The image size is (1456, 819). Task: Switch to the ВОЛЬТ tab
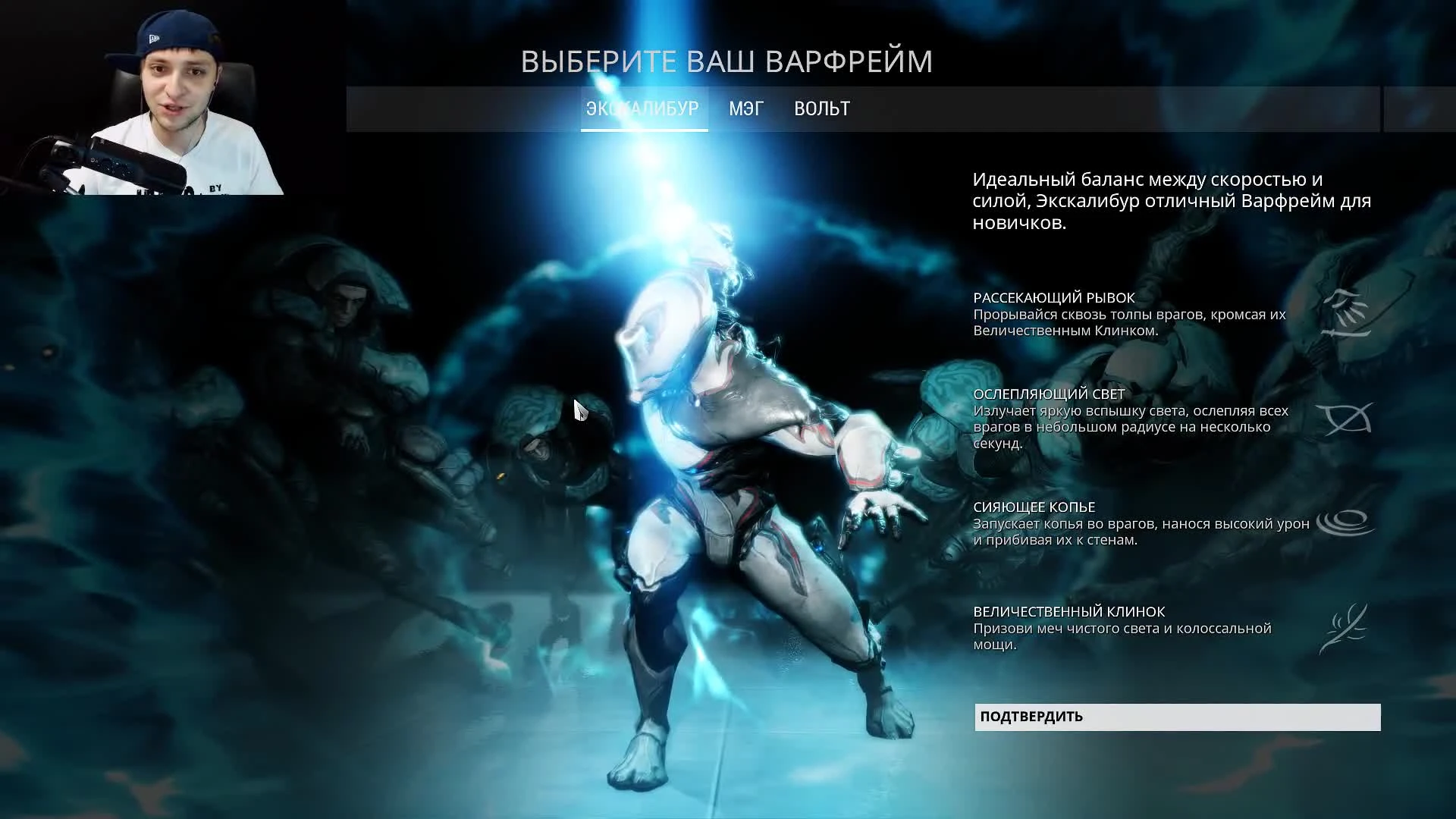coord(821,109)
